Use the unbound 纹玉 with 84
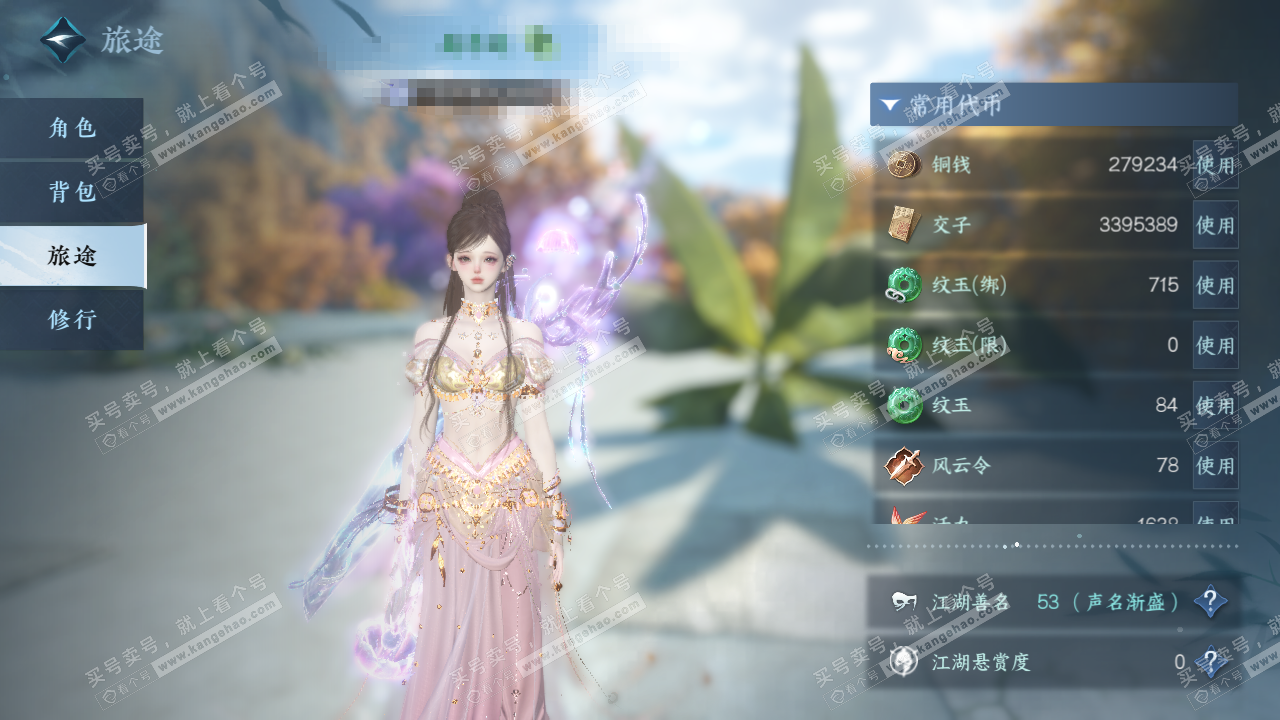Image resolution: width=1280 pixels, height=720 pixels. click(x=1215, y=405)
